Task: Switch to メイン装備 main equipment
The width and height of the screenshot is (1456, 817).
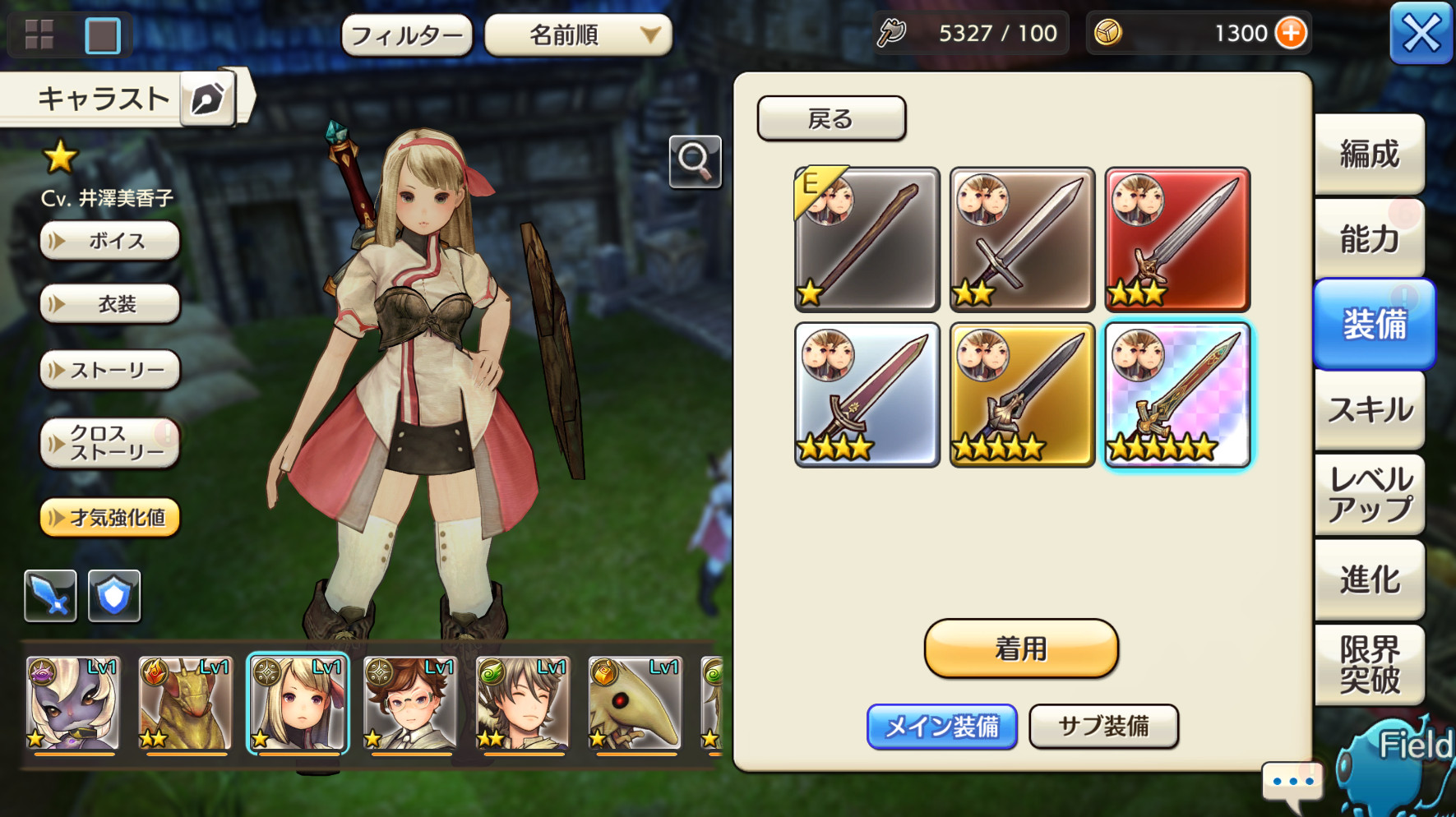Action: pyautogui.click(x=941, y=727)
